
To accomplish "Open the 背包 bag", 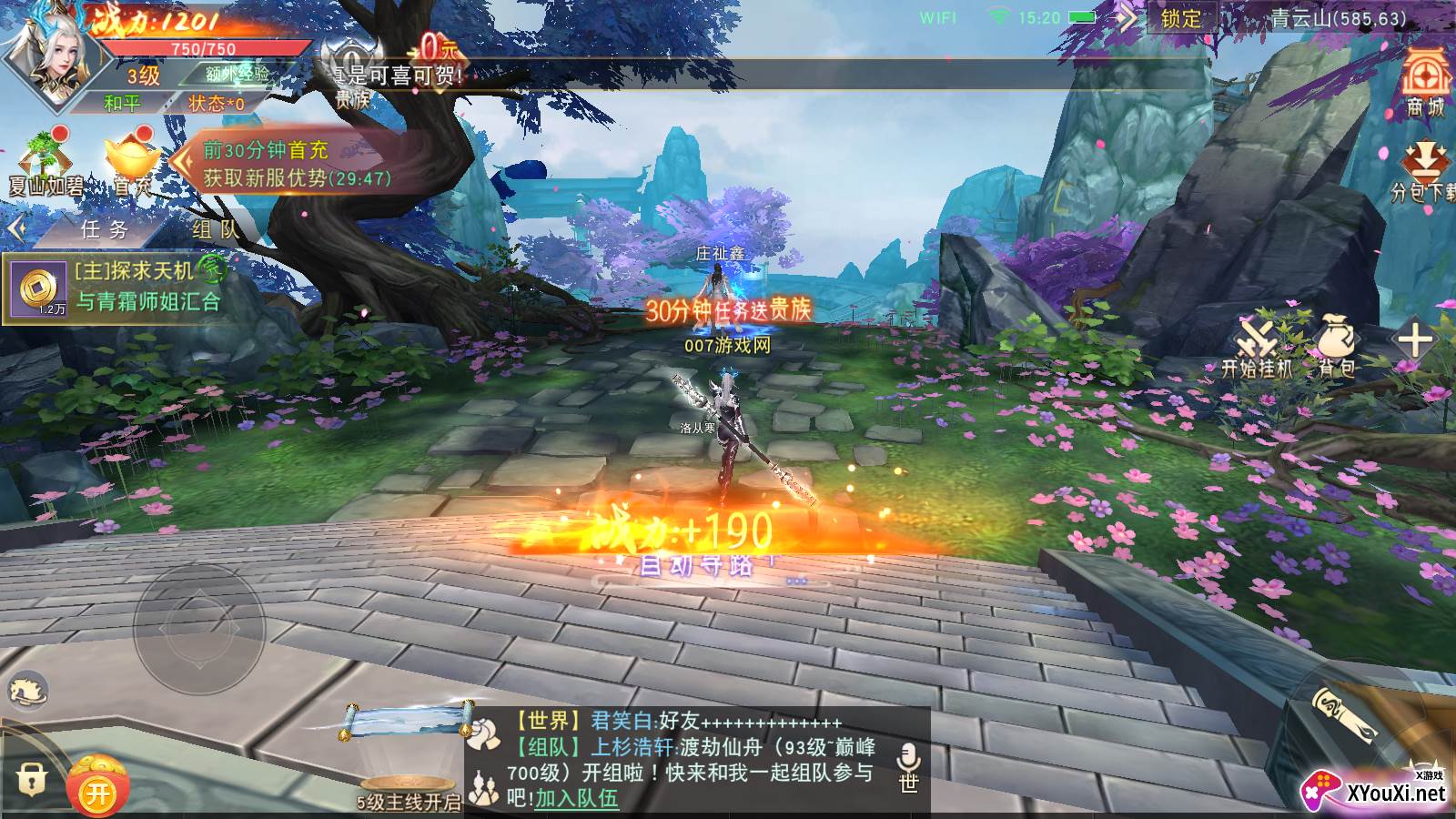I will click(1336, 348).
